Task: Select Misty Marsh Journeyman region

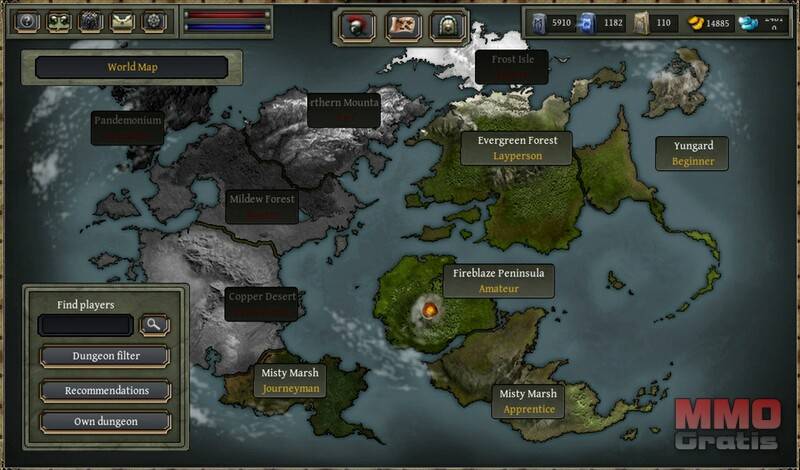Action: pos(290,380)
